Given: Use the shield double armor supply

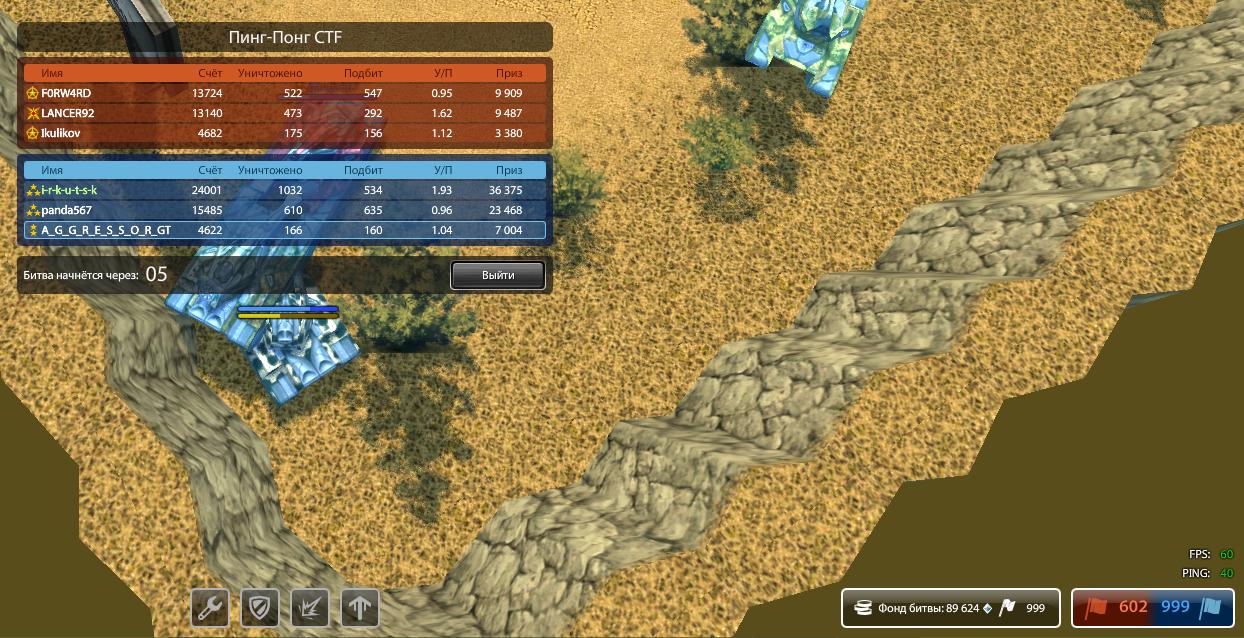Looking at the screenshot, I should coord(260,607).
